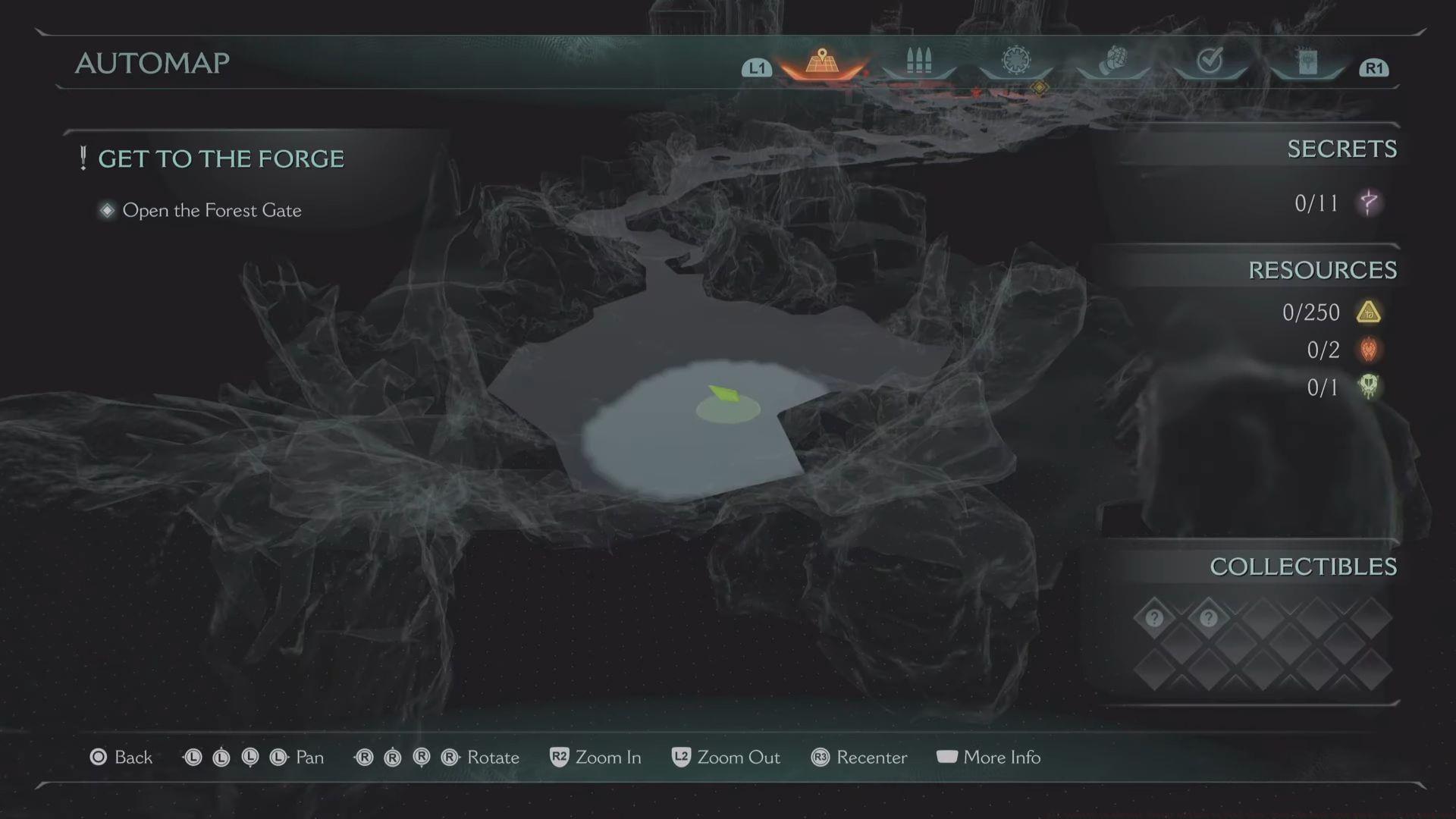Click the L1 shoulder button prompt
Image resolution: width=1456 pixels, height=819 pixels.
tap(755, 68)
